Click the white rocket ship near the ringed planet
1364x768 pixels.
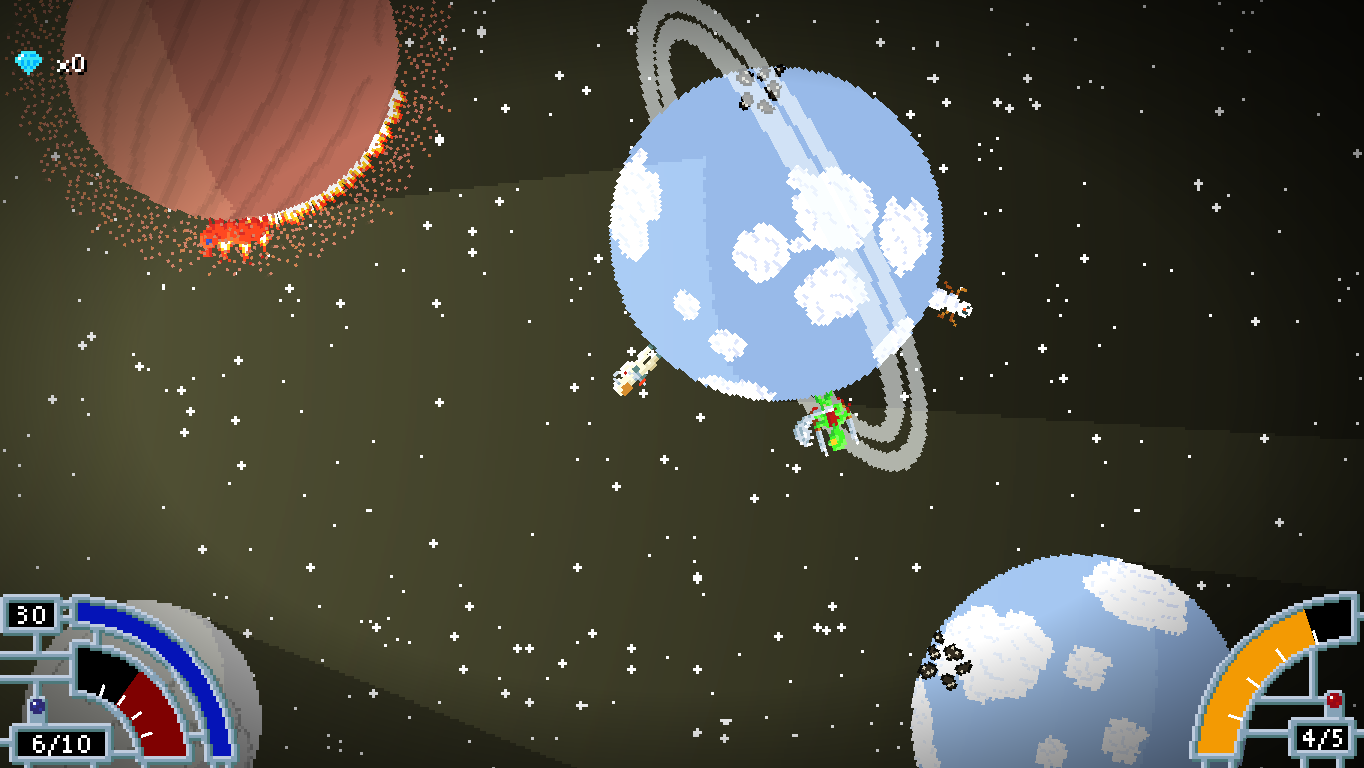coord(633,372)
